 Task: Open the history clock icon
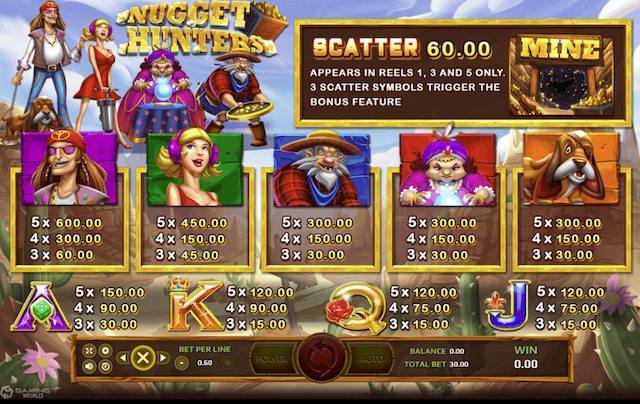pyautogui.click(x=105, y=365)
